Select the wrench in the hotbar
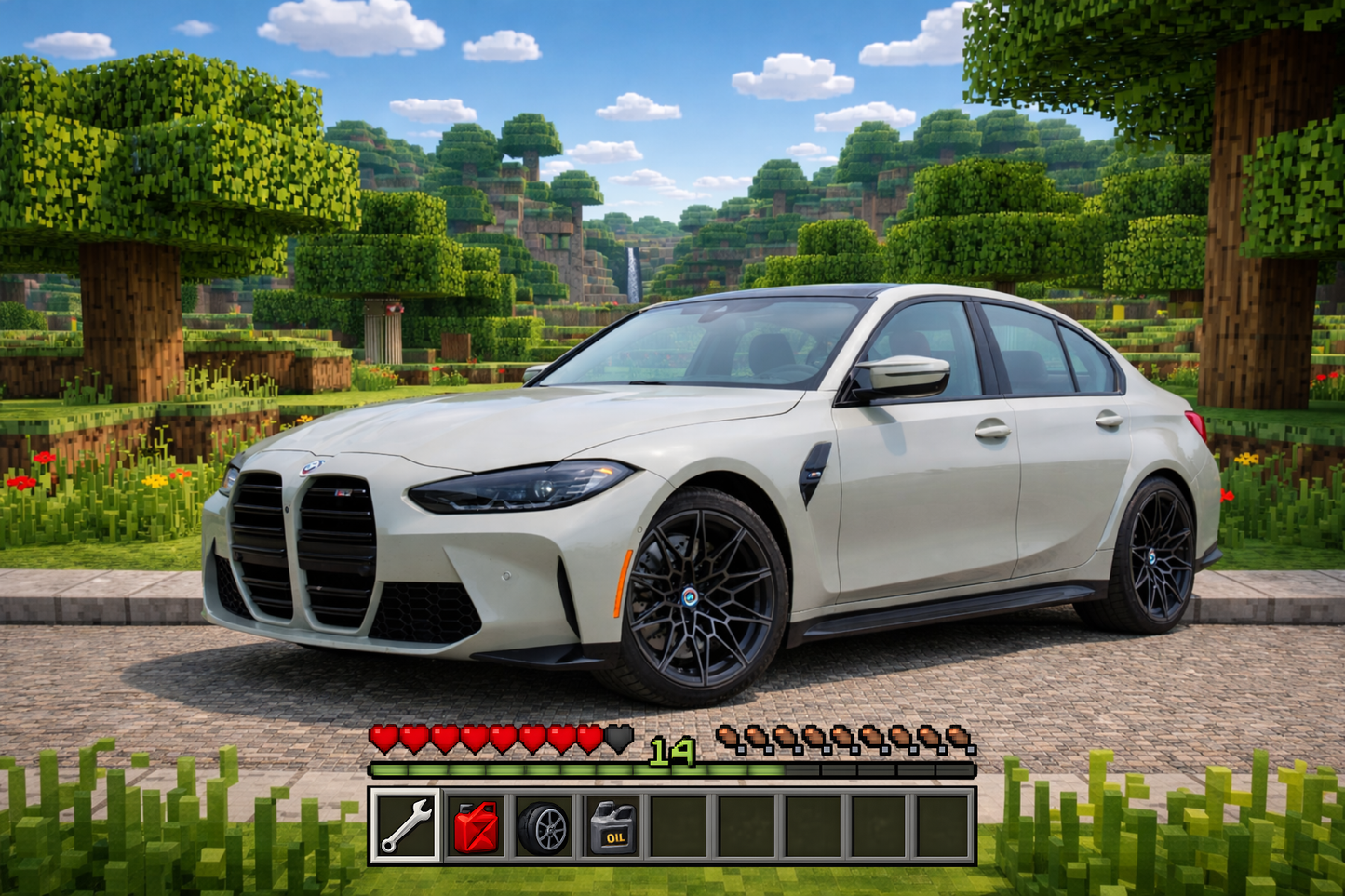Image resolution: width=1345 pixels, height=896 pixels. click(406, 826)
